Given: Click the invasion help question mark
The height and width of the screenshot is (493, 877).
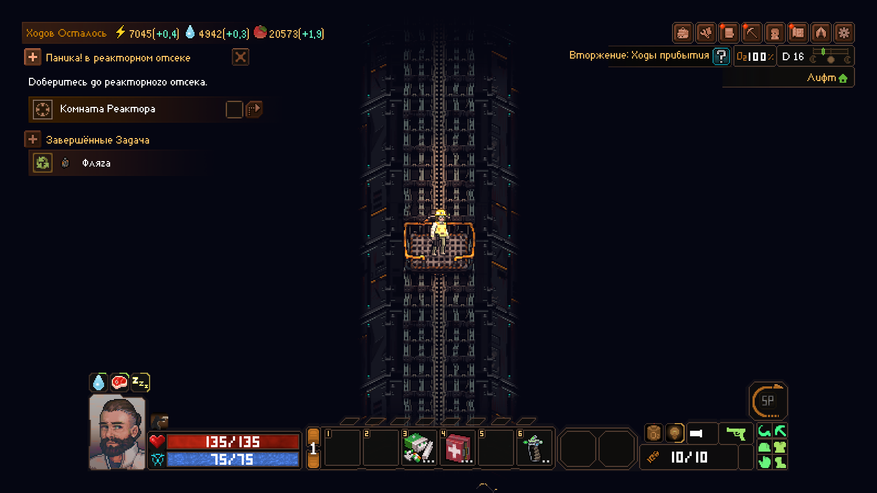Looking at the screenshot, I should click(721, 56).
